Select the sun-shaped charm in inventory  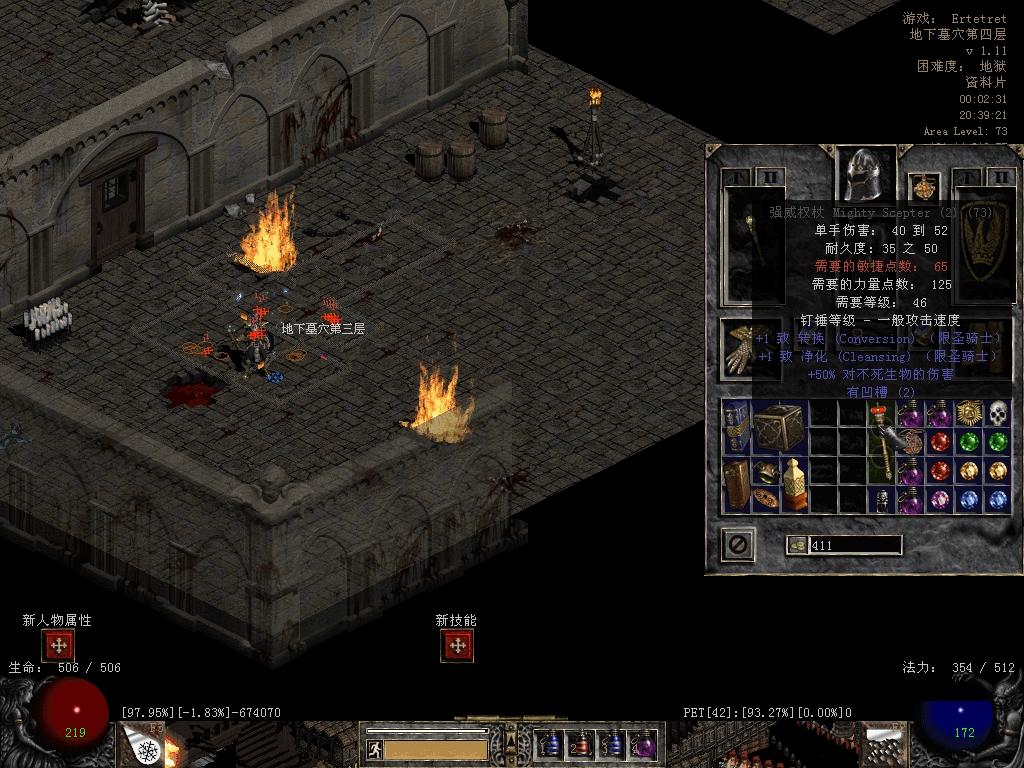[x=968, y=412]
